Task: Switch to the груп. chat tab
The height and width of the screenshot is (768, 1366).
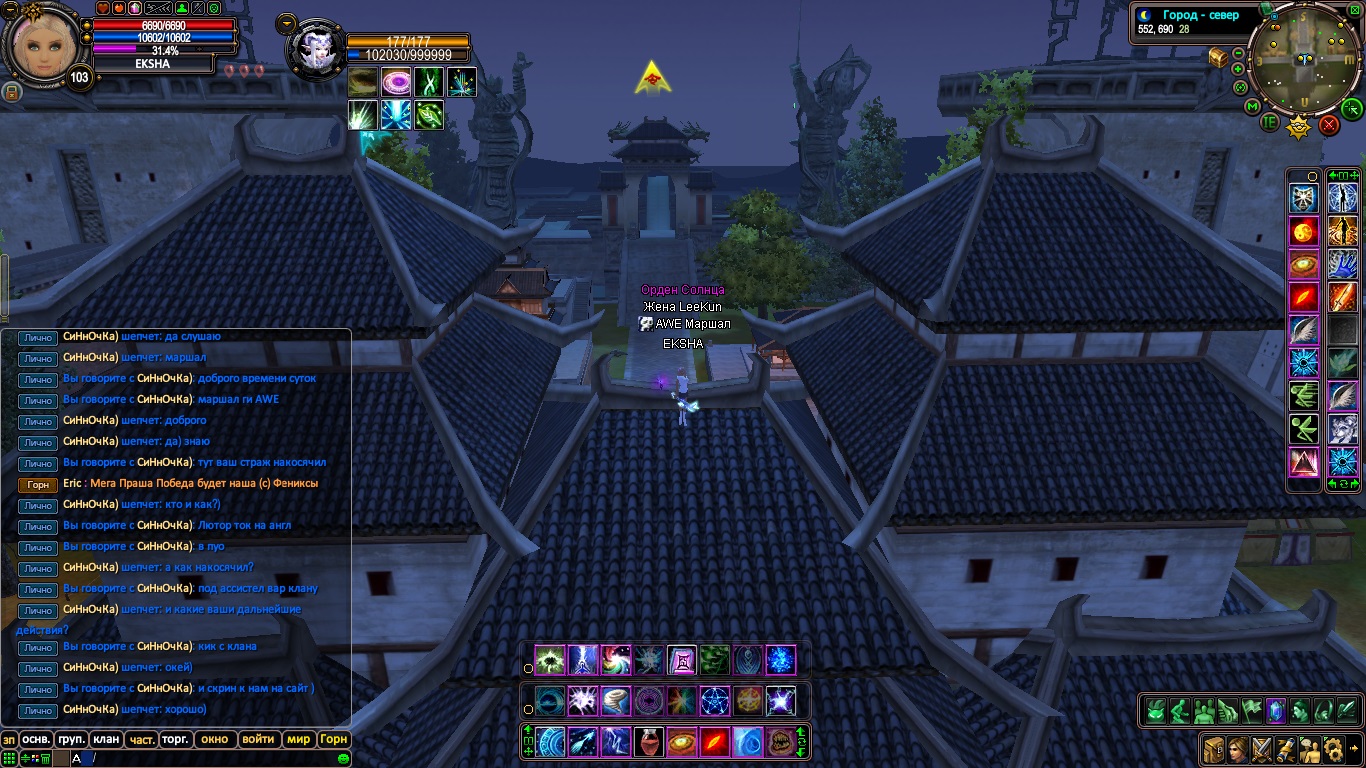Action: [71, 740]
